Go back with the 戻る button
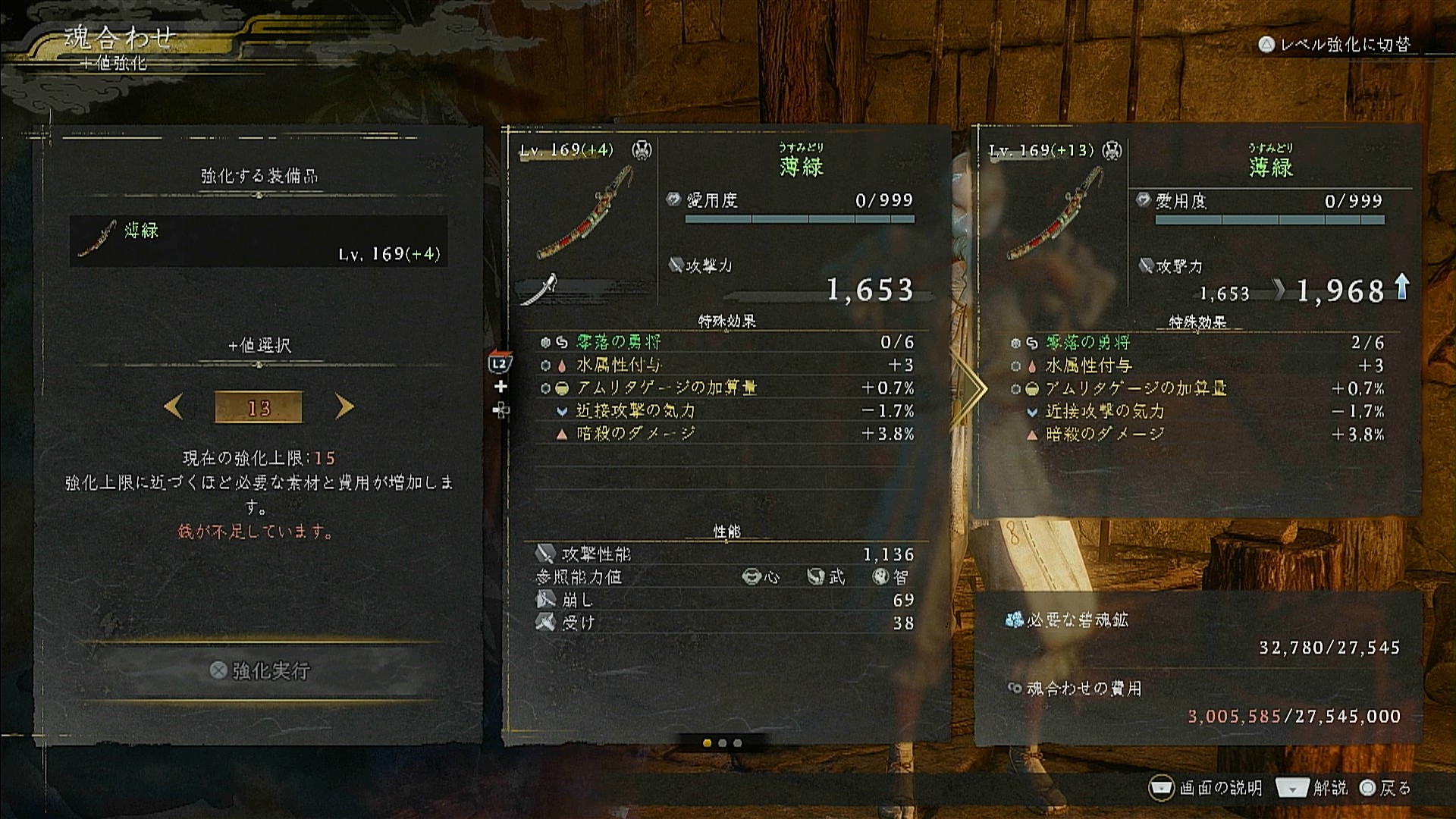This screenshot has height=819, width=1456. 1385,789
